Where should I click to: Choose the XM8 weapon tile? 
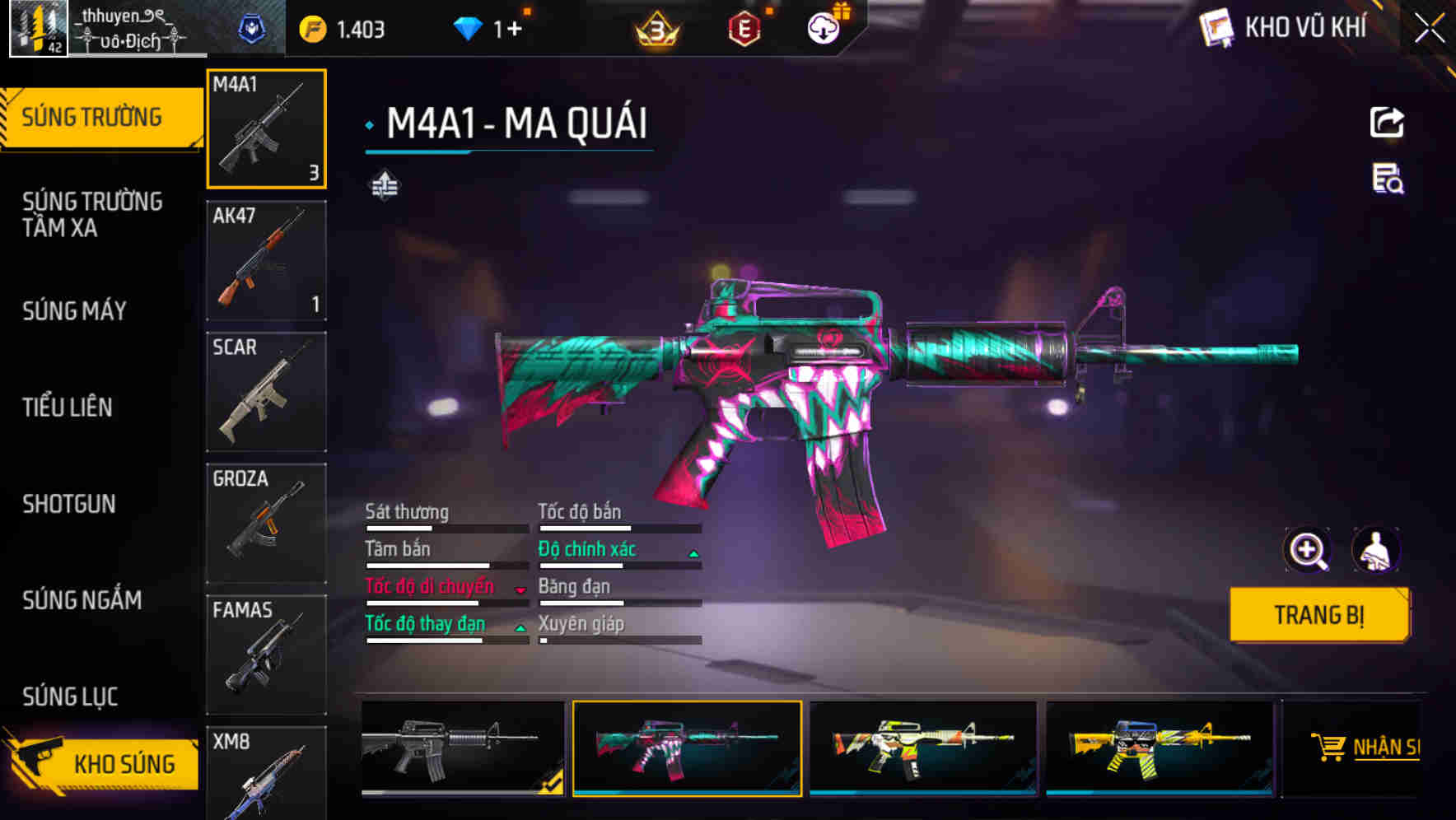click(266, 774)
